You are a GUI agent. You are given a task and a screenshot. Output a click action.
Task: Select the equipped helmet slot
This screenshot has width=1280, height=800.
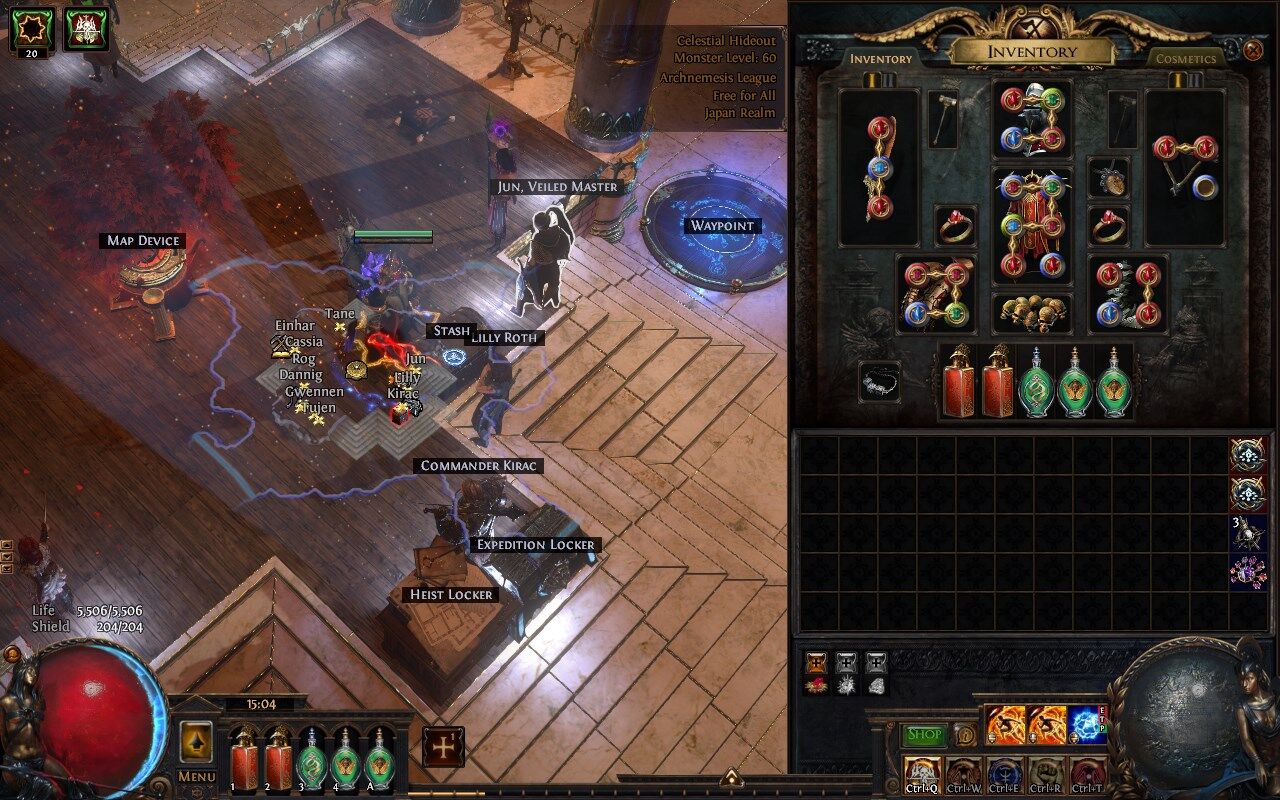coord(1033,120)
